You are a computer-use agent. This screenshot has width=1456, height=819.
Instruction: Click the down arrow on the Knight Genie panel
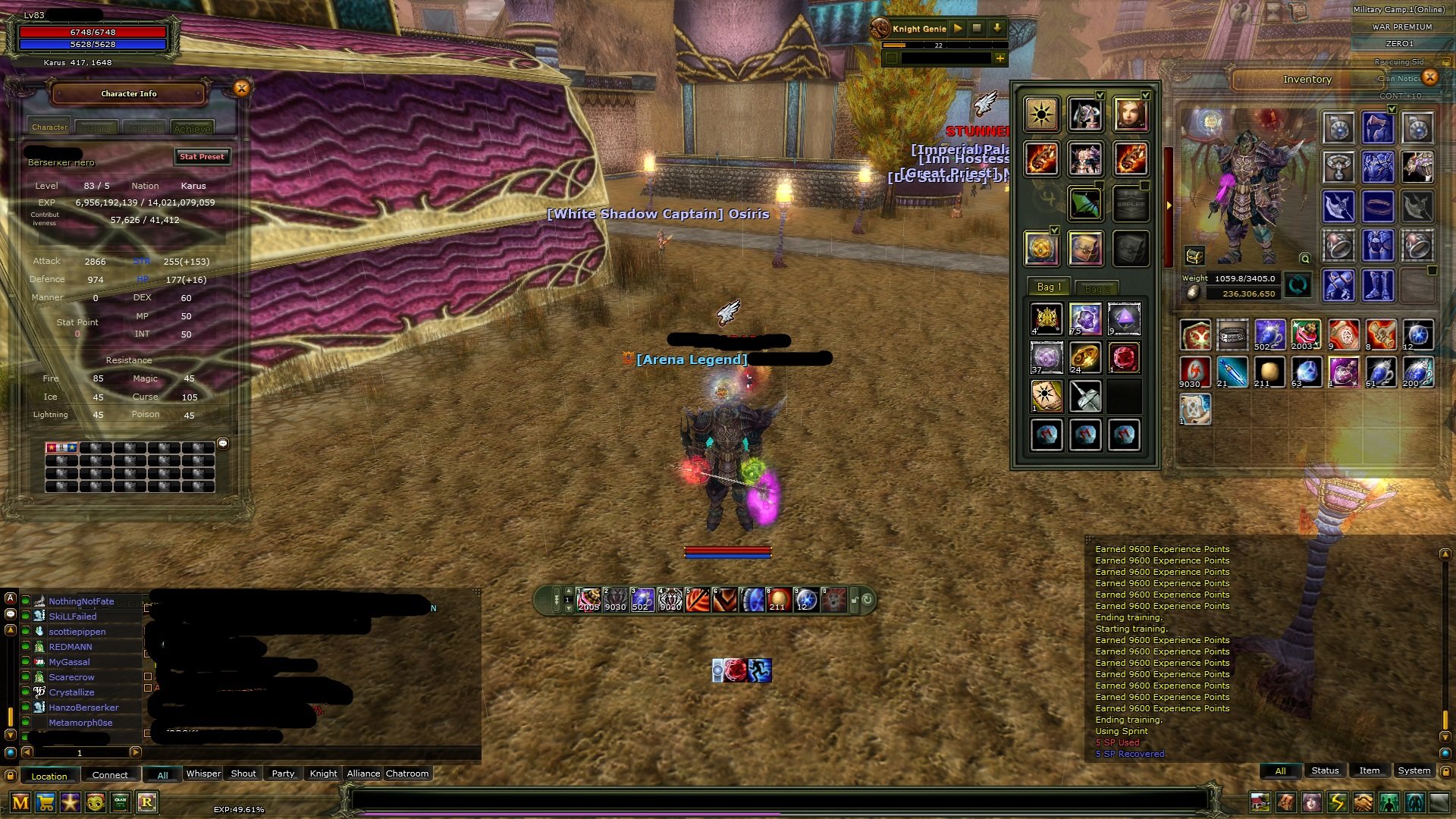[x=997, y=29]
